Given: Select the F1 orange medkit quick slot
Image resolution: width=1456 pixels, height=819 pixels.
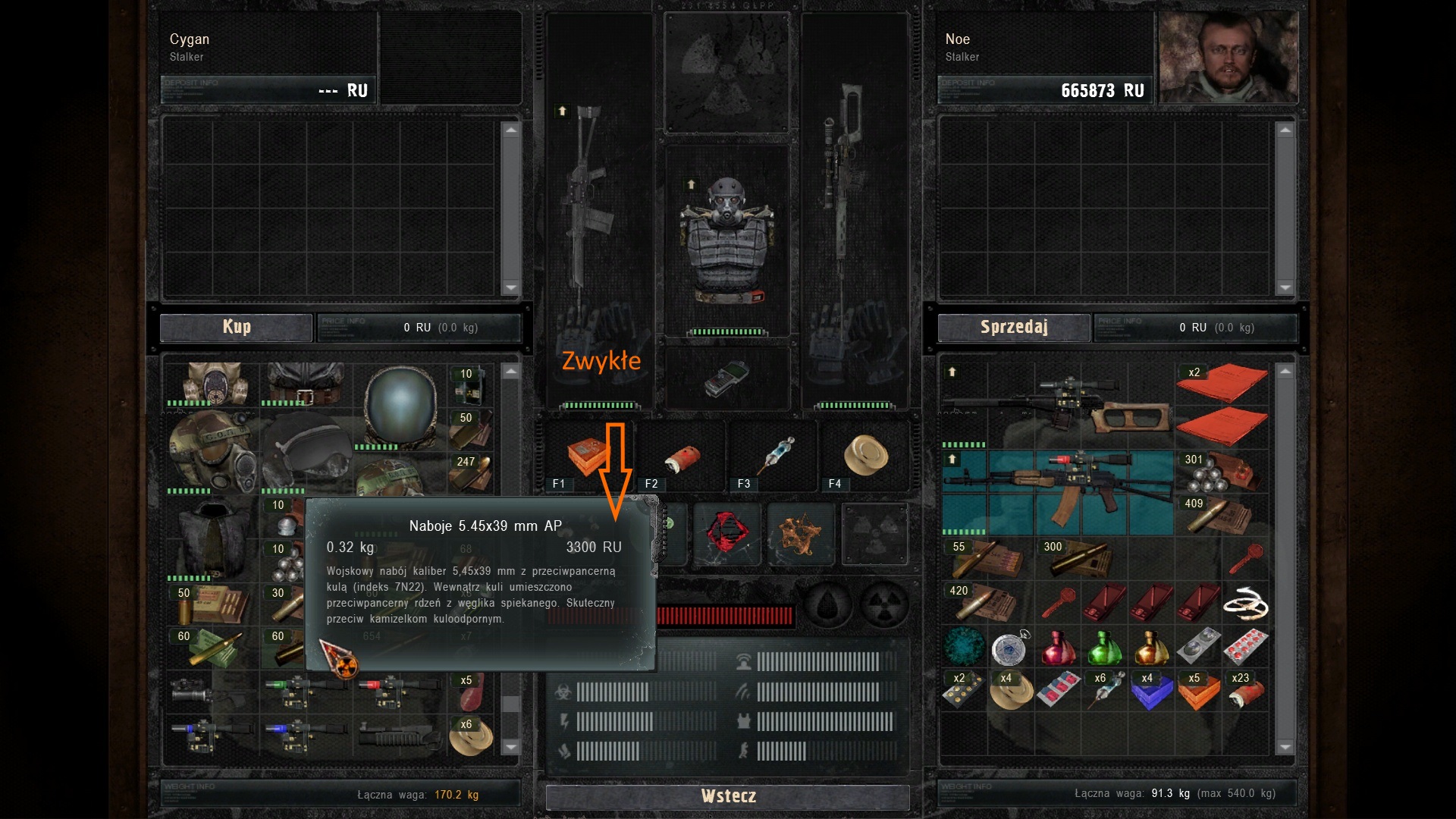Looking at the screenshot, I should [x=588, y=456].
